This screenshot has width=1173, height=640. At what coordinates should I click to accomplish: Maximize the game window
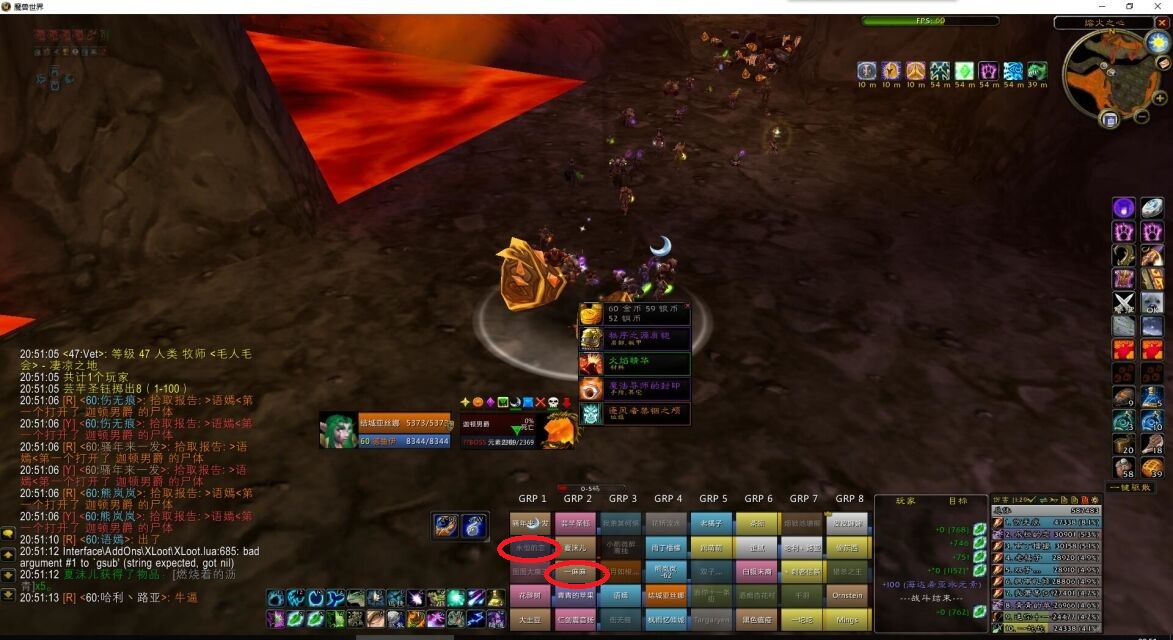[x=1130, y=6]
